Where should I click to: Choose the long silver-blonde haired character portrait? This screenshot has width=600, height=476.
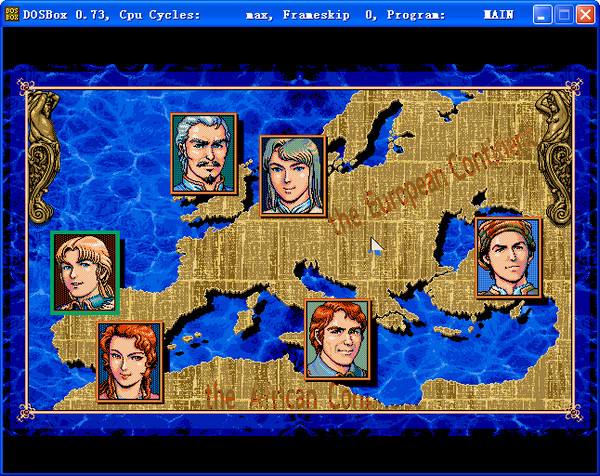292,176
